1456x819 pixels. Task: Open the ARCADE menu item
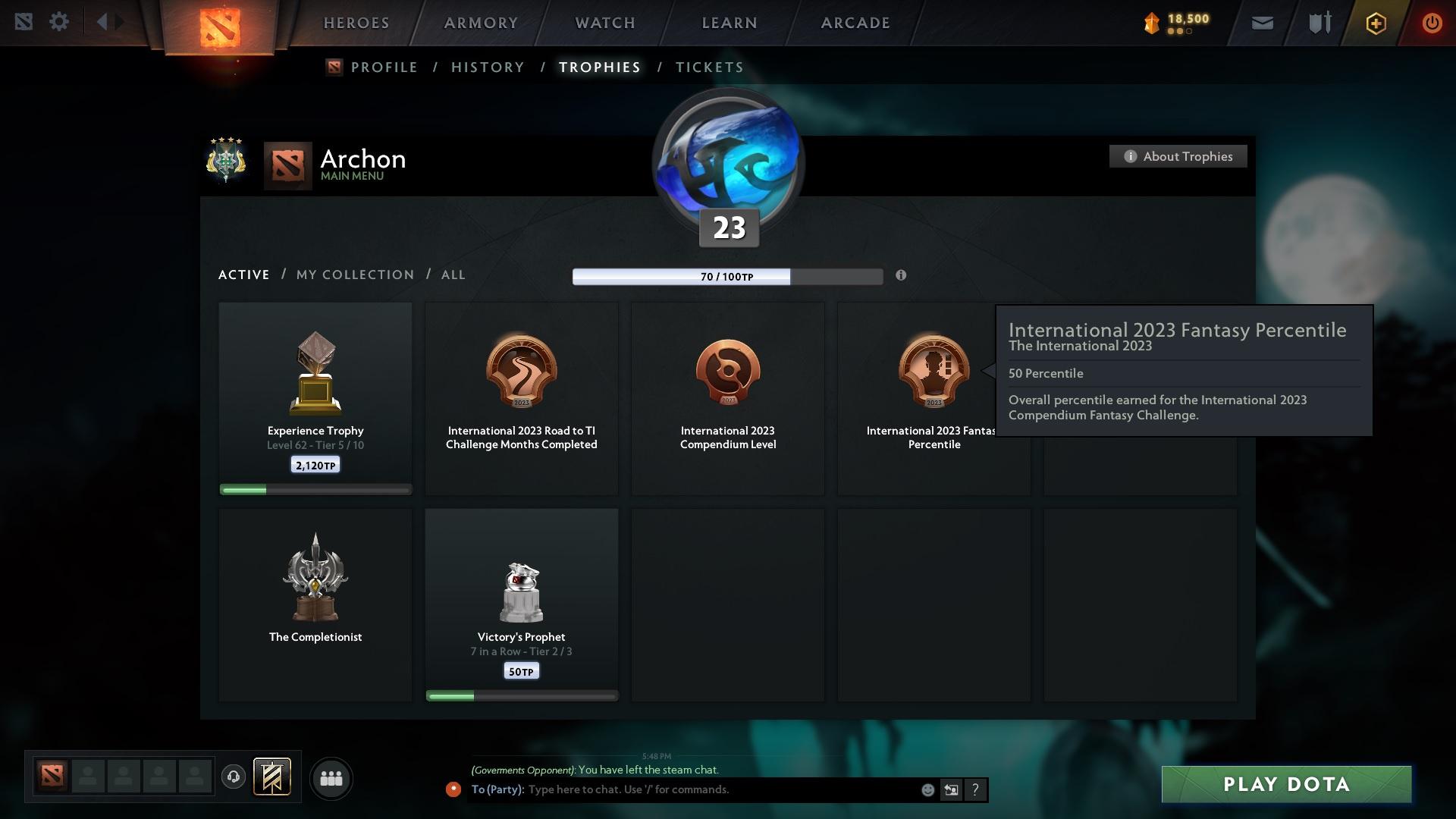click(x=855, y=23)
